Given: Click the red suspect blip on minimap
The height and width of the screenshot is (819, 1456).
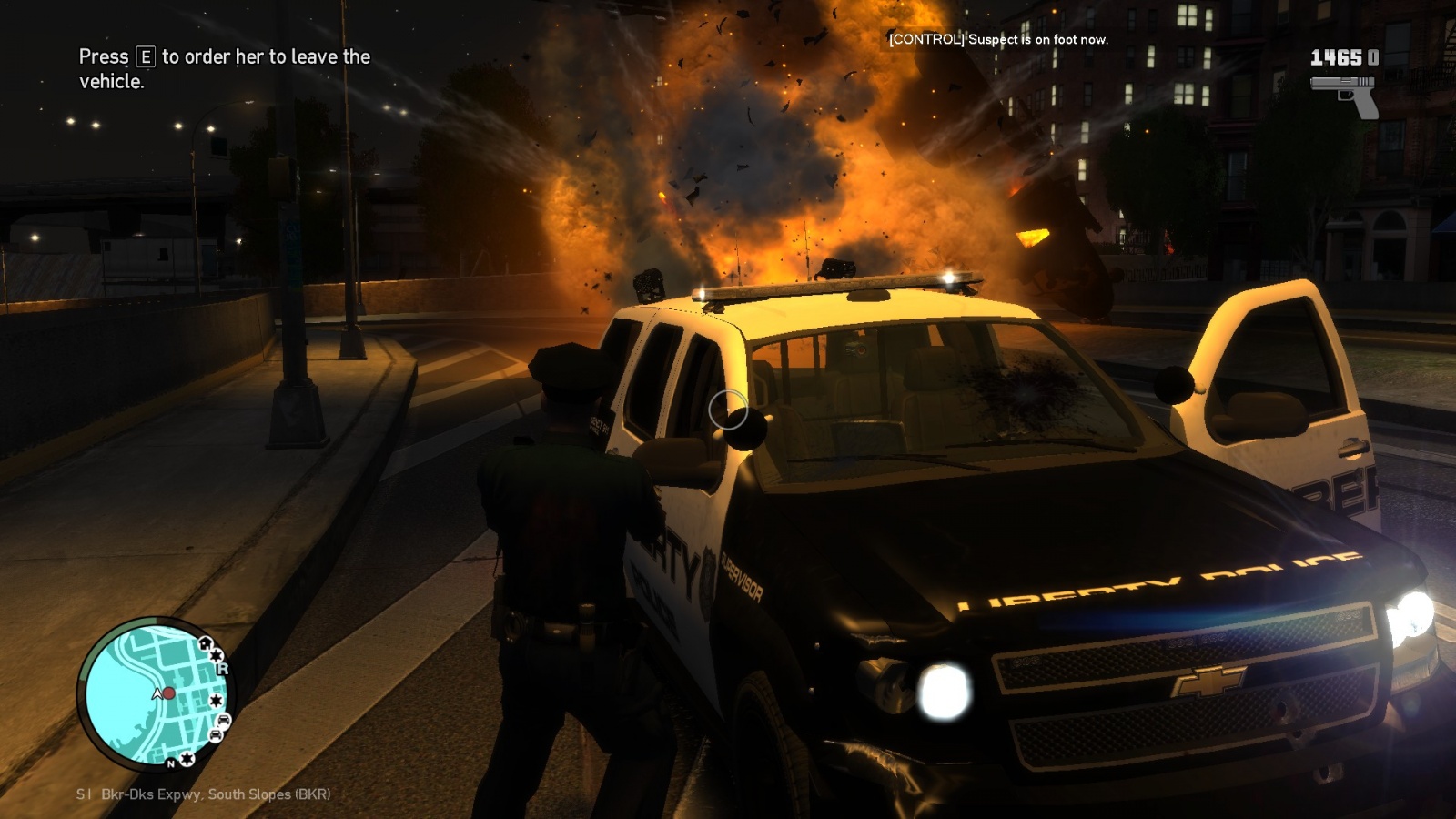Looking at the screenshot, I should (168, 693).
